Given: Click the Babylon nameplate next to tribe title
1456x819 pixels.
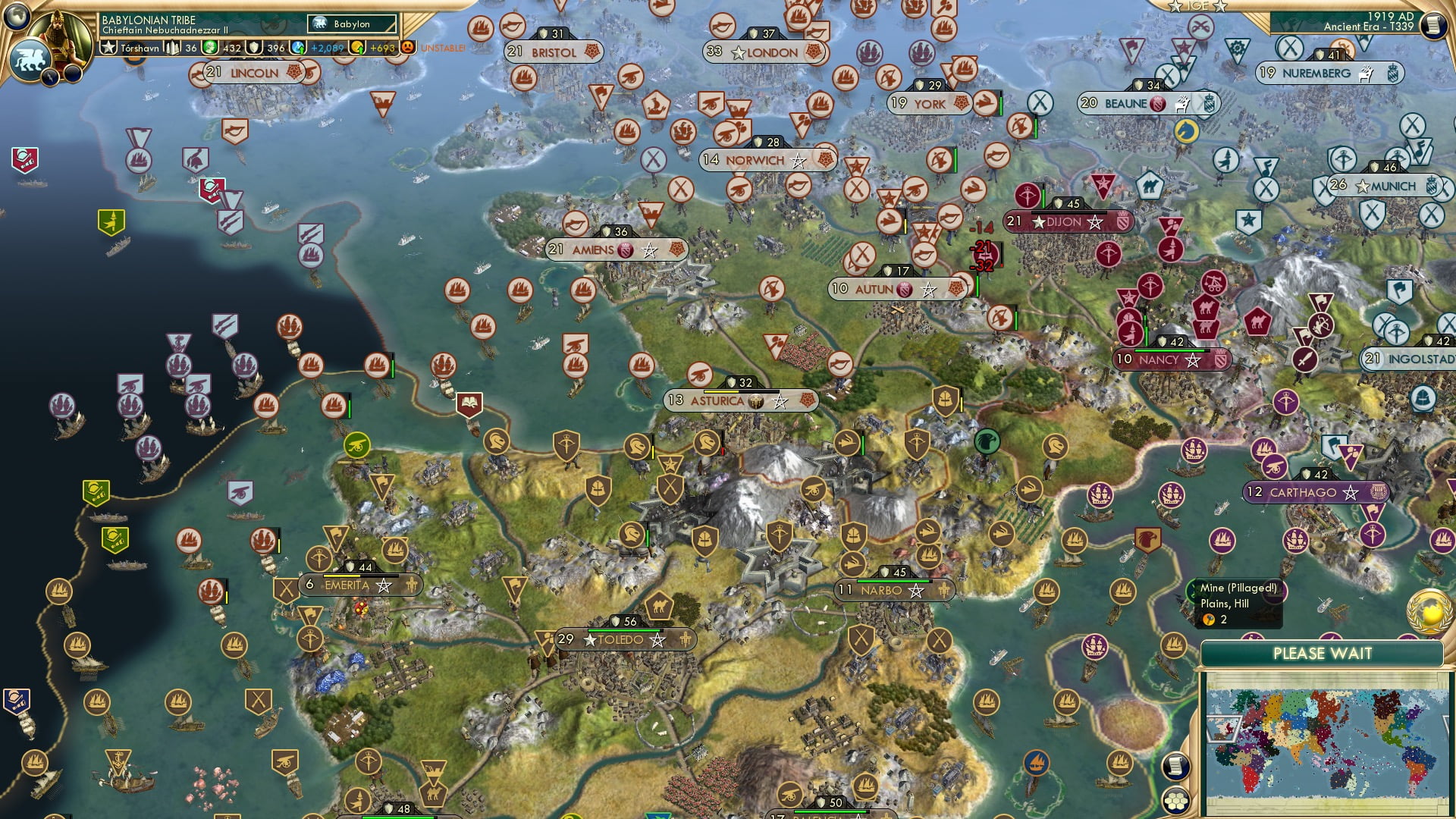Looking at the screenshot, I should click(351, 24).
